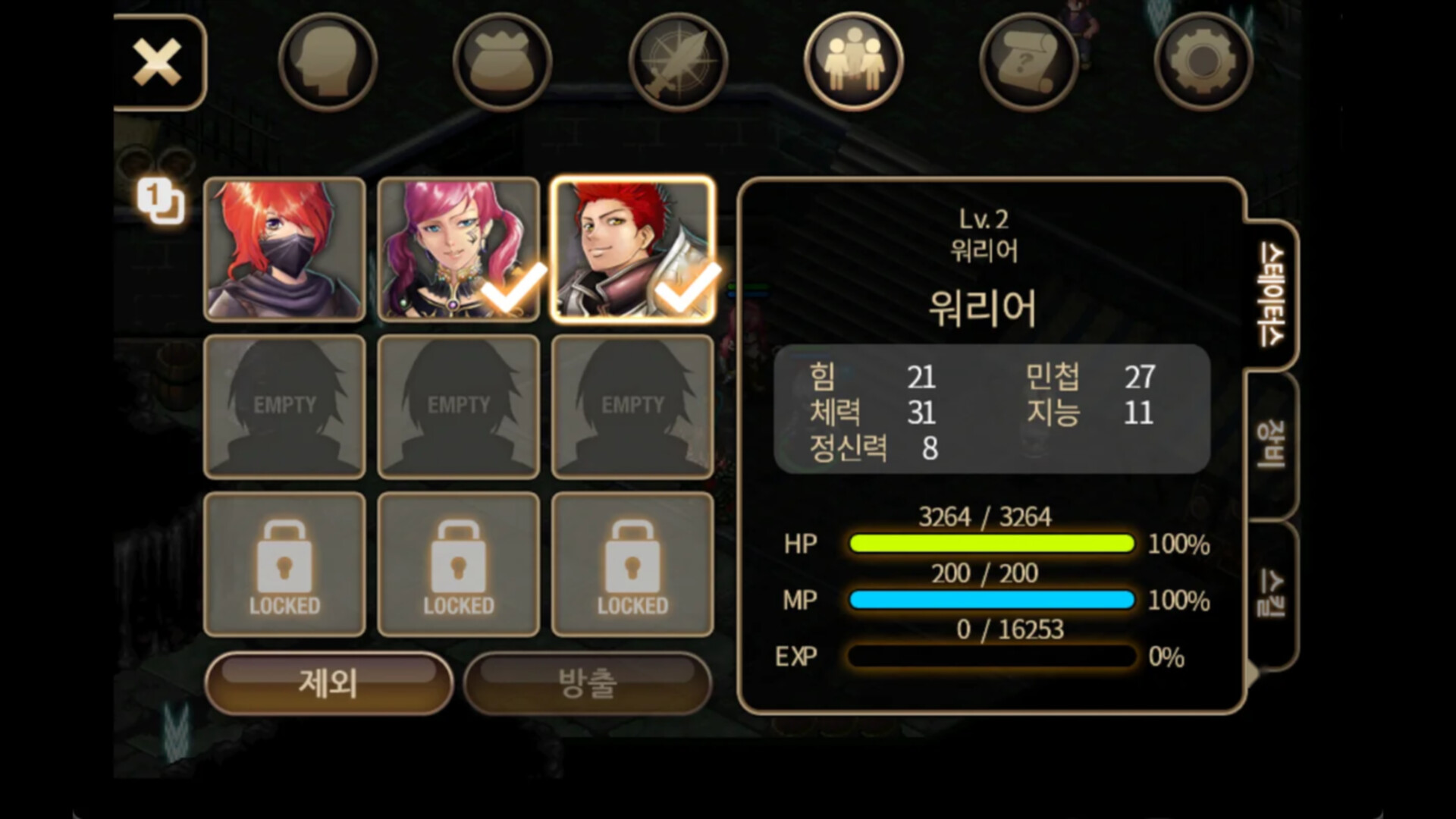The height and width of the screenshot is (819, 1456).
Task: Select the masked ninja character portrait
Action: [284, 250]
